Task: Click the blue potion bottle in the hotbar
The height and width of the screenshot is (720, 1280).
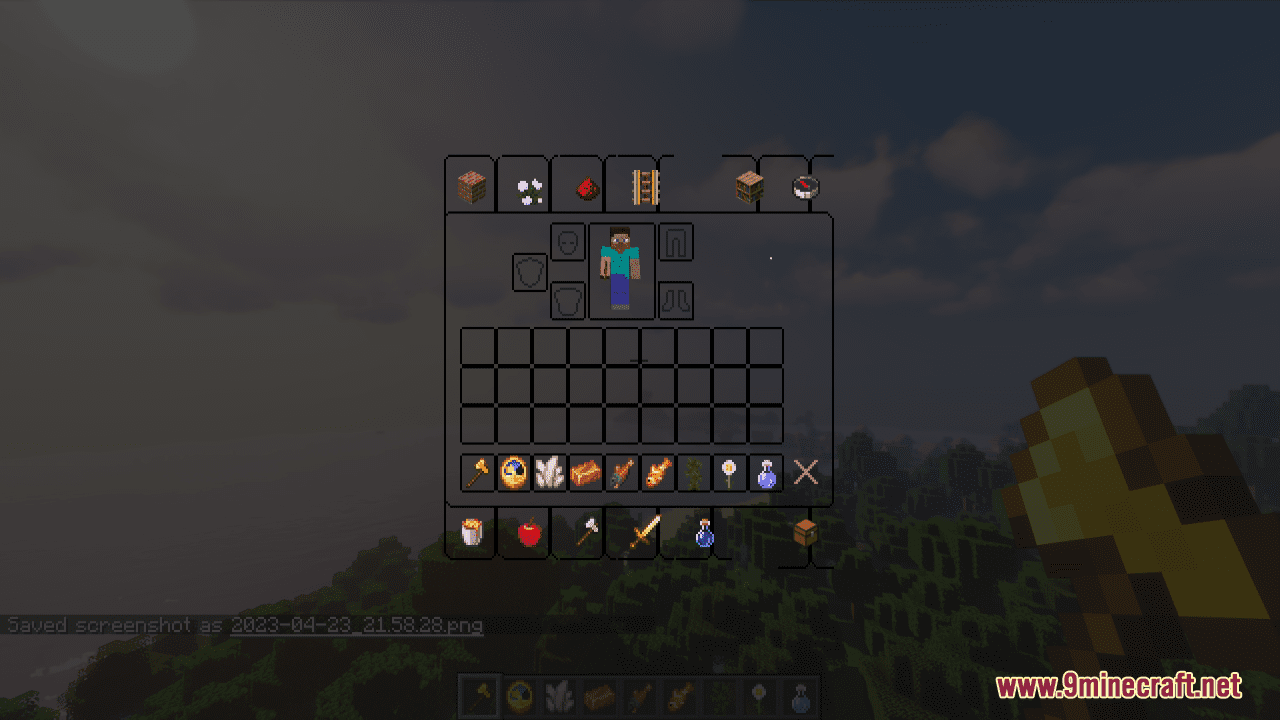Action: [x=765, y=473]
